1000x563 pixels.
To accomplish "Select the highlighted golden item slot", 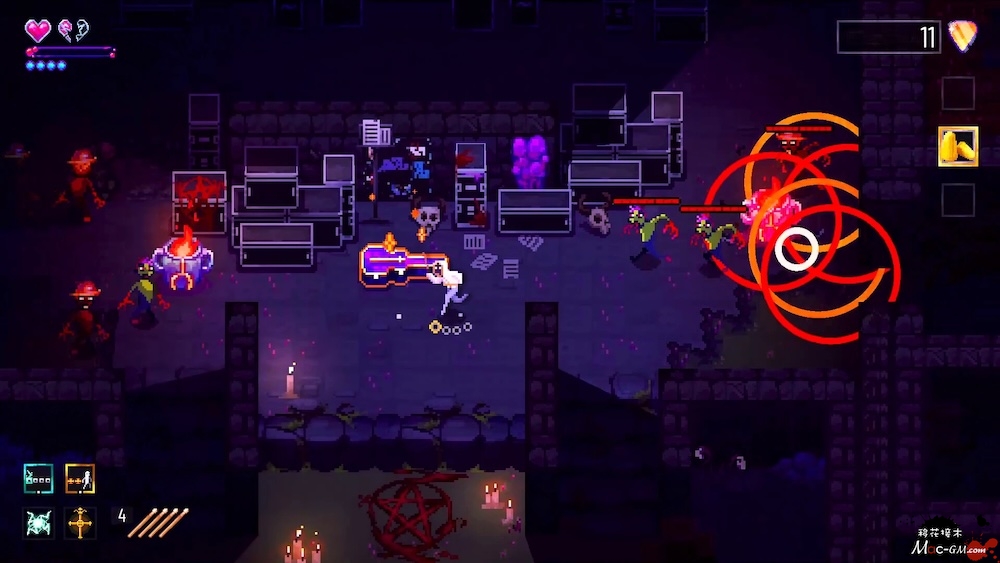I will point(958,147).
